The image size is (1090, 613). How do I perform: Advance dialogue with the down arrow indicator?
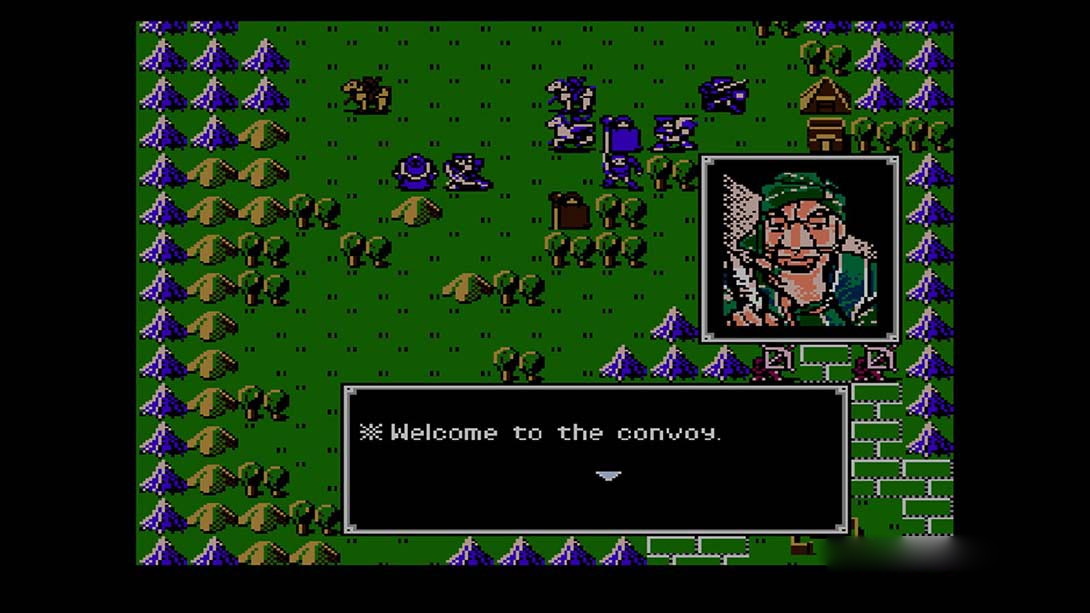[x=608, y=476]
